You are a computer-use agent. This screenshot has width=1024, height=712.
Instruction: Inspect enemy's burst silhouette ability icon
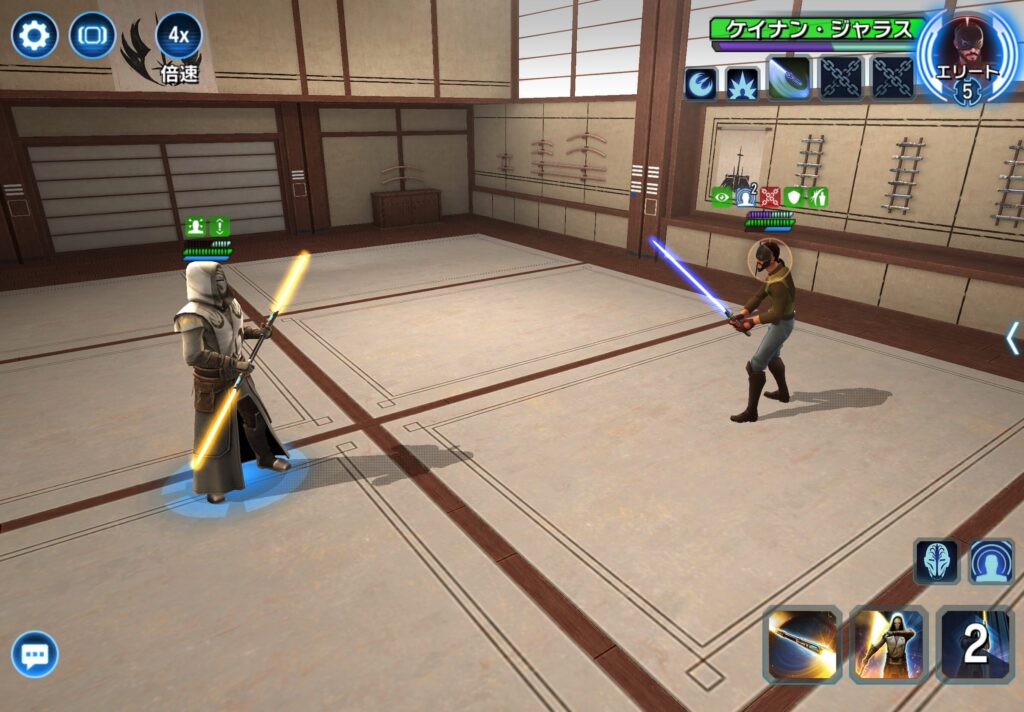pos(742,83)
